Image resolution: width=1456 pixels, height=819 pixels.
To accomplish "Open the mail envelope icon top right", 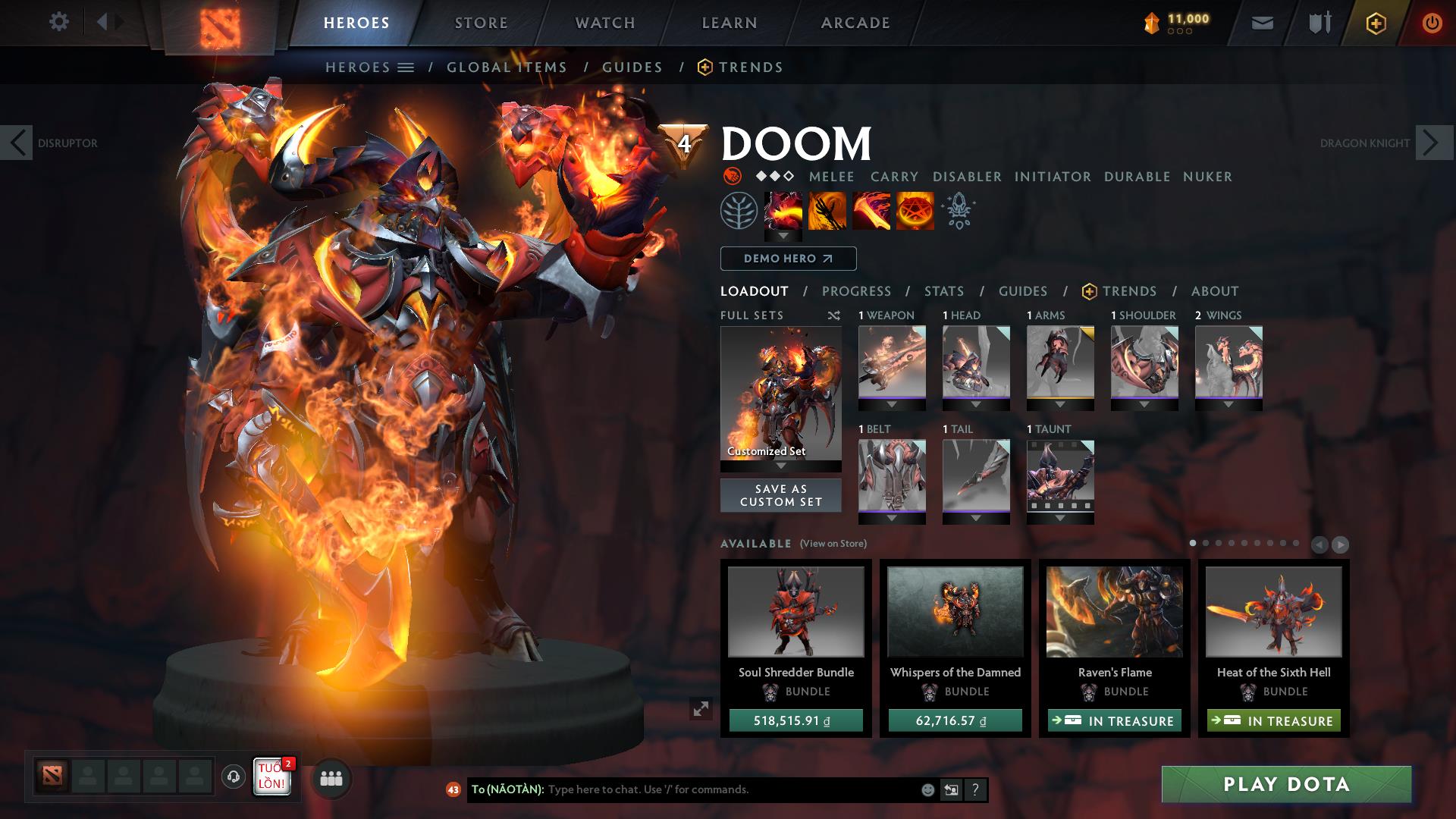I will (1261, 23).
